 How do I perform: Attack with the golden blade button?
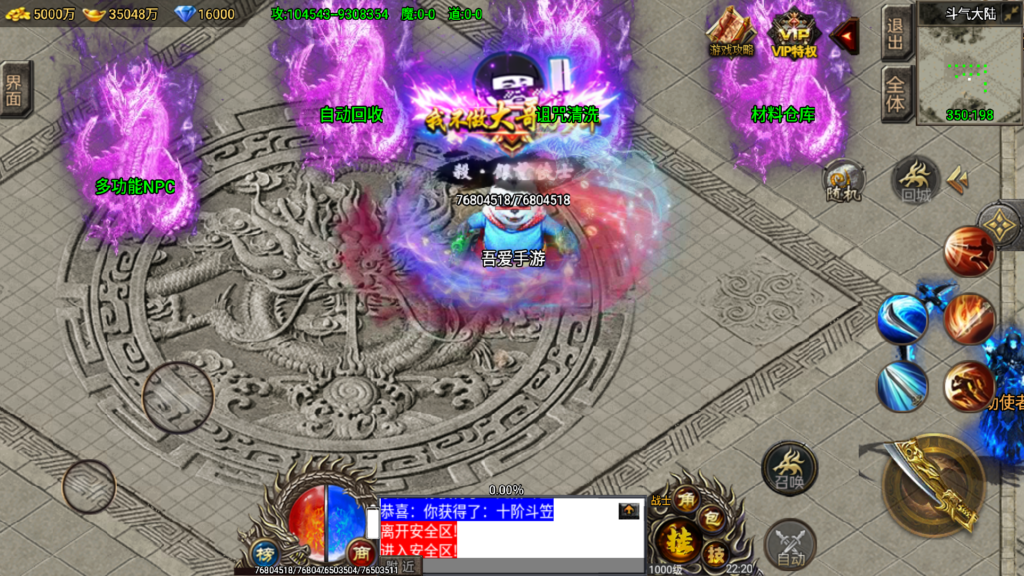(x=933, y=484)
